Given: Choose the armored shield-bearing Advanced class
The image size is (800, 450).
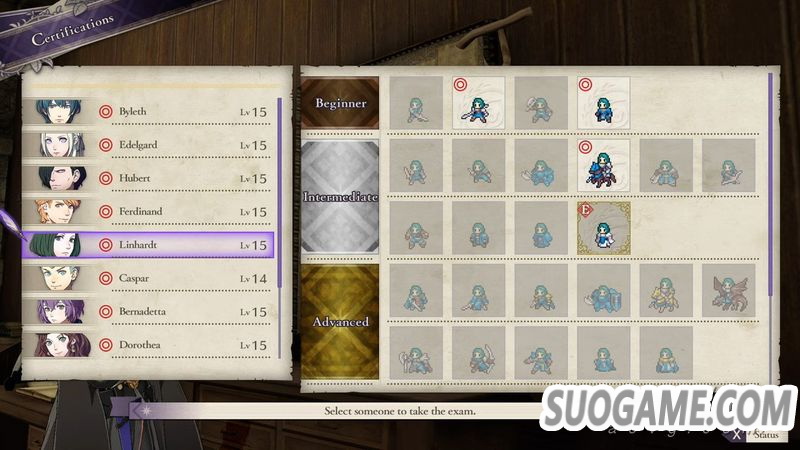Looking at the screenshot, I should (603, 290).
